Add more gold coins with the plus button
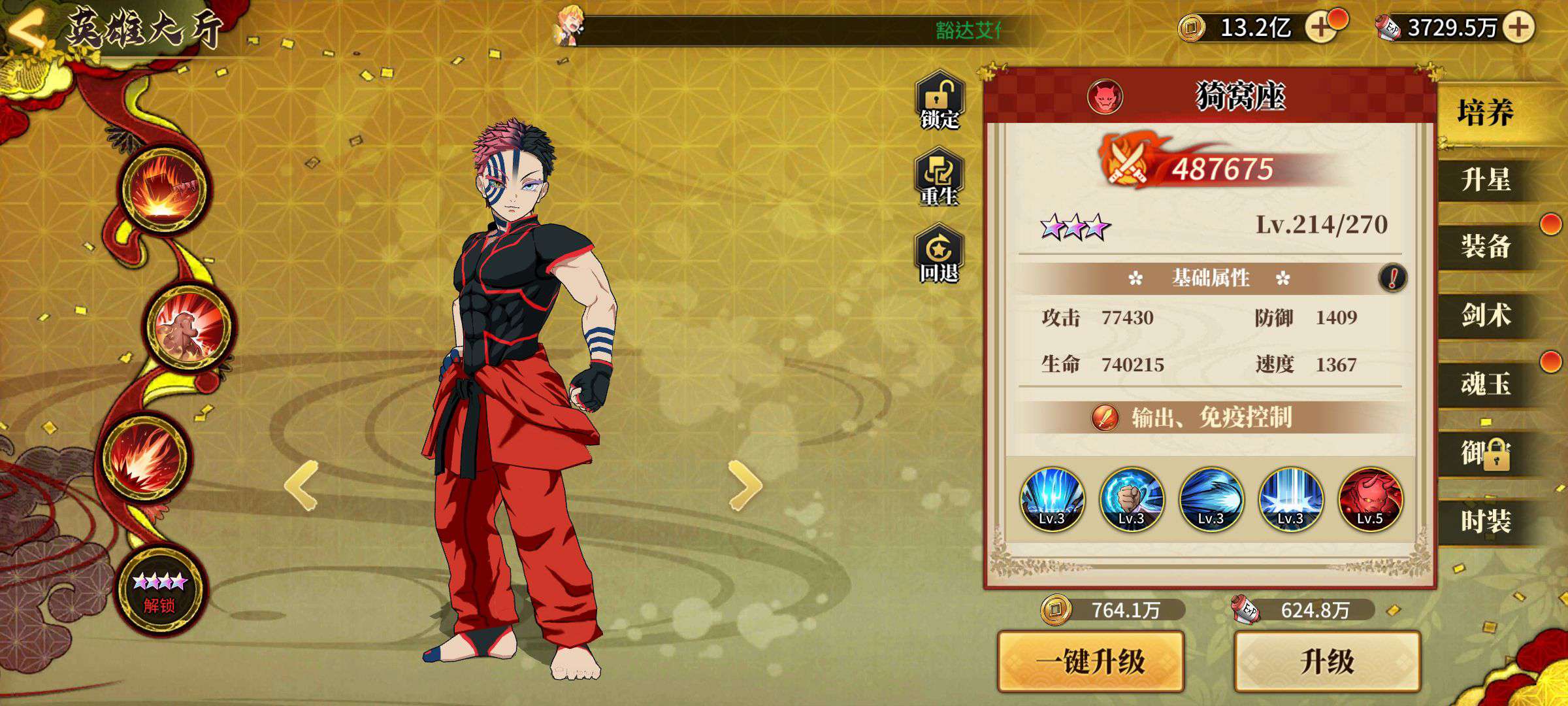The height and width of the screenshot is (706, 1568). pos(1321,27)
